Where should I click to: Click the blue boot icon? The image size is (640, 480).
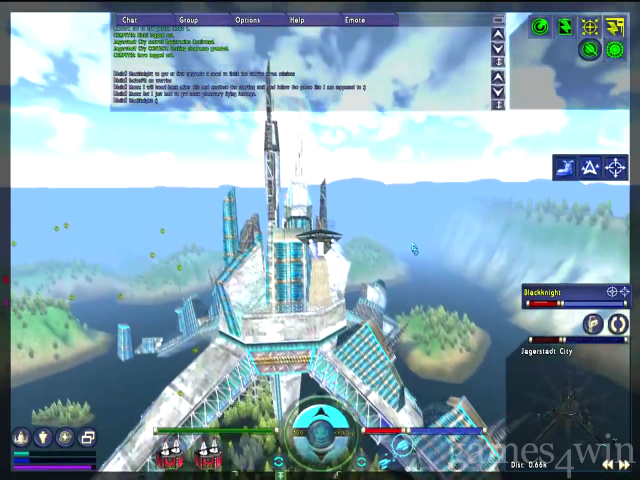pyautogui.click(x=565, y=168)
